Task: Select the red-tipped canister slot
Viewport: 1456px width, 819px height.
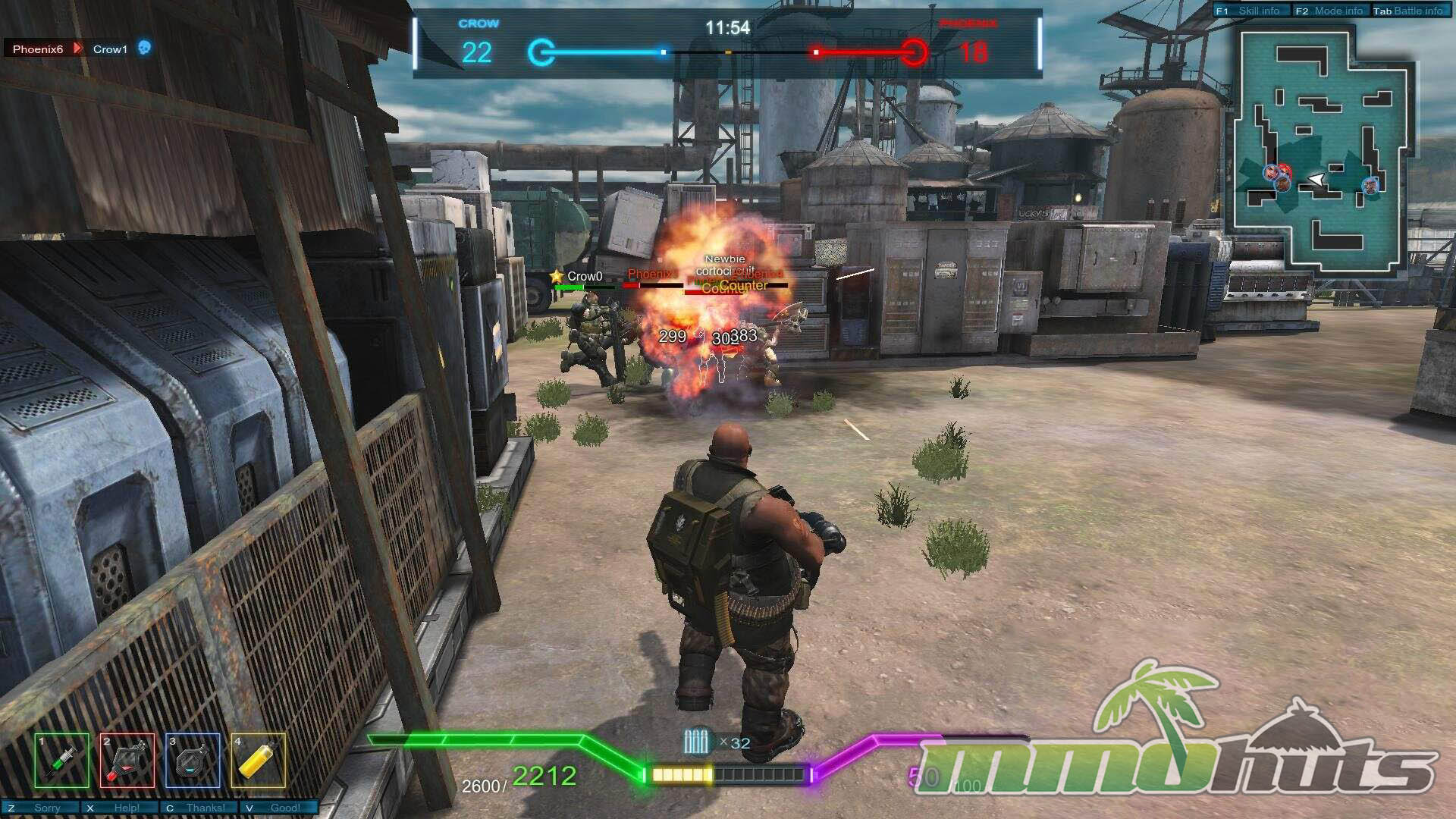Action: coord(127,761)
